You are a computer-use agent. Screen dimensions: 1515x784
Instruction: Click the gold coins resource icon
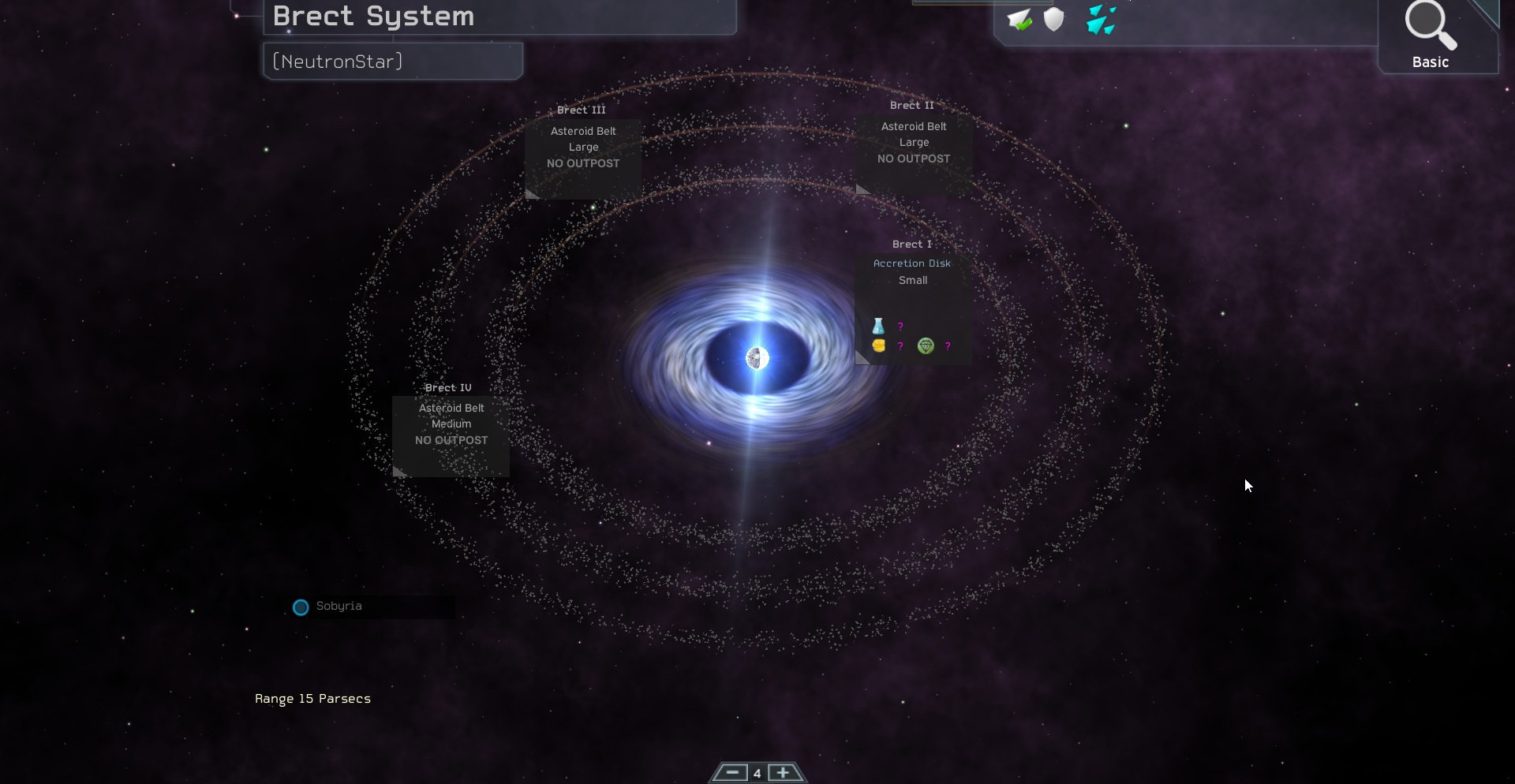click(878, 345)
